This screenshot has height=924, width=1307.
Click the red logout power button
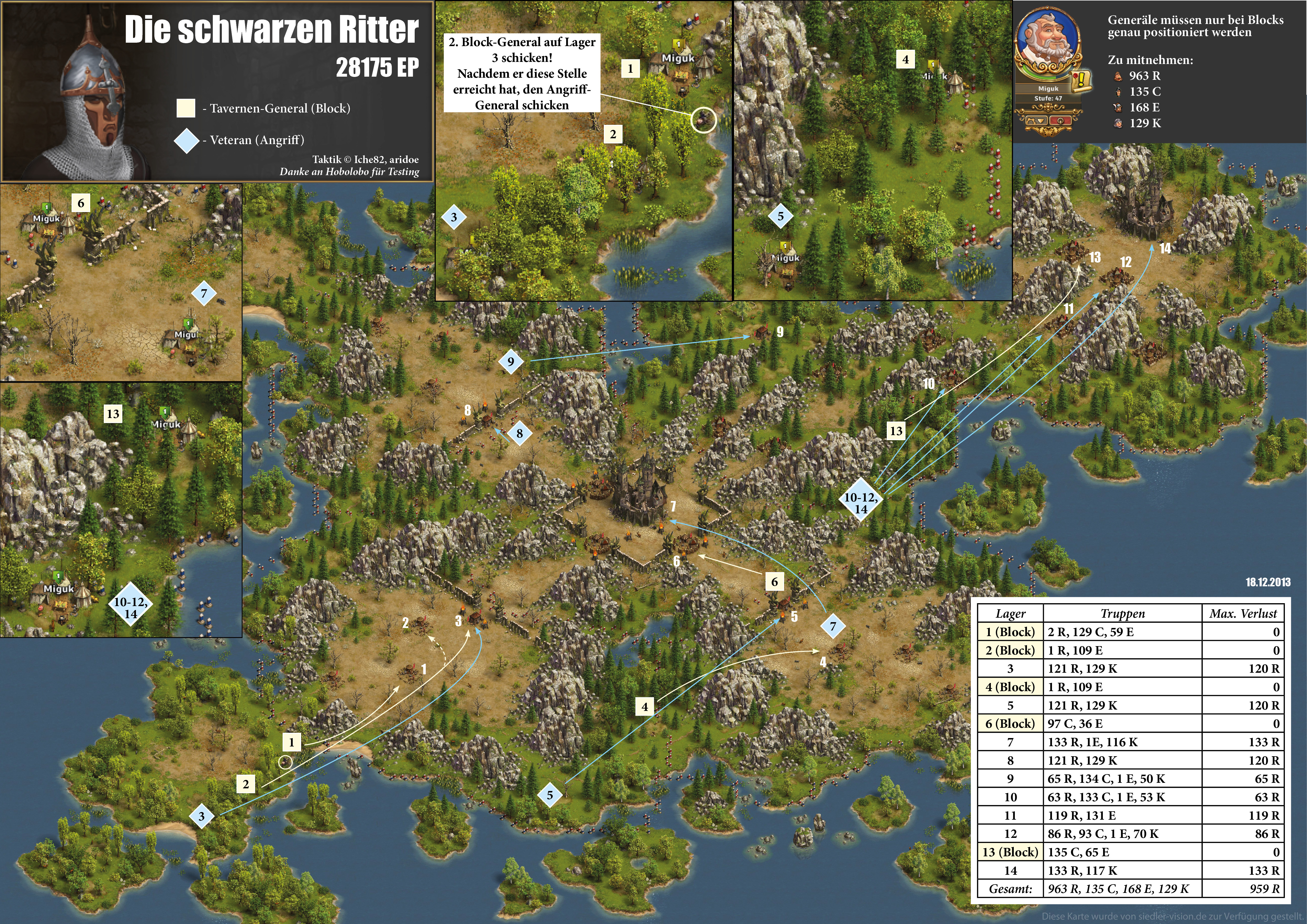[x=1060, y=121]
